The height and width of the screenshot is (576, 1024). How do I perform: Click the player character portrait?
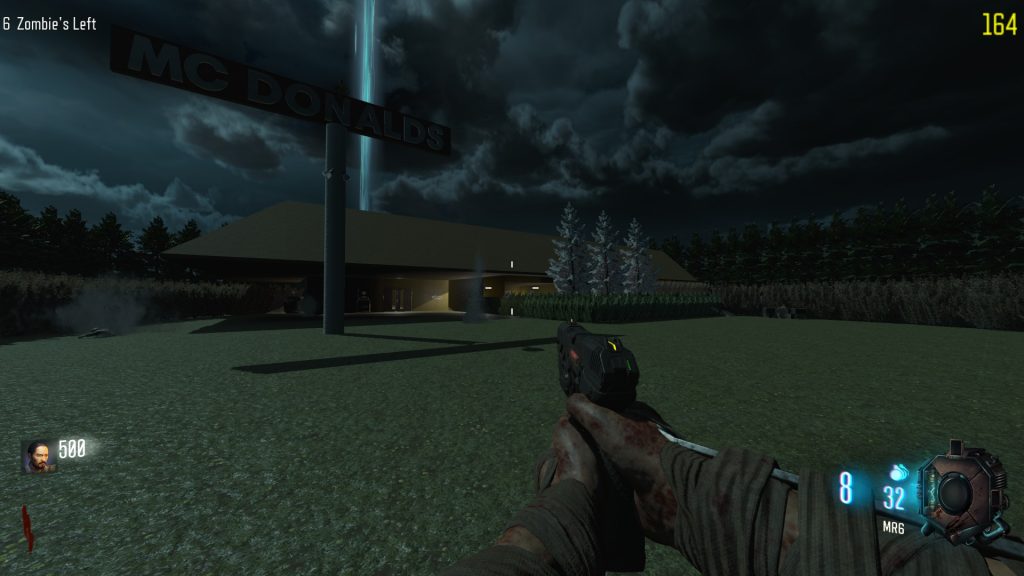[39, 456]
